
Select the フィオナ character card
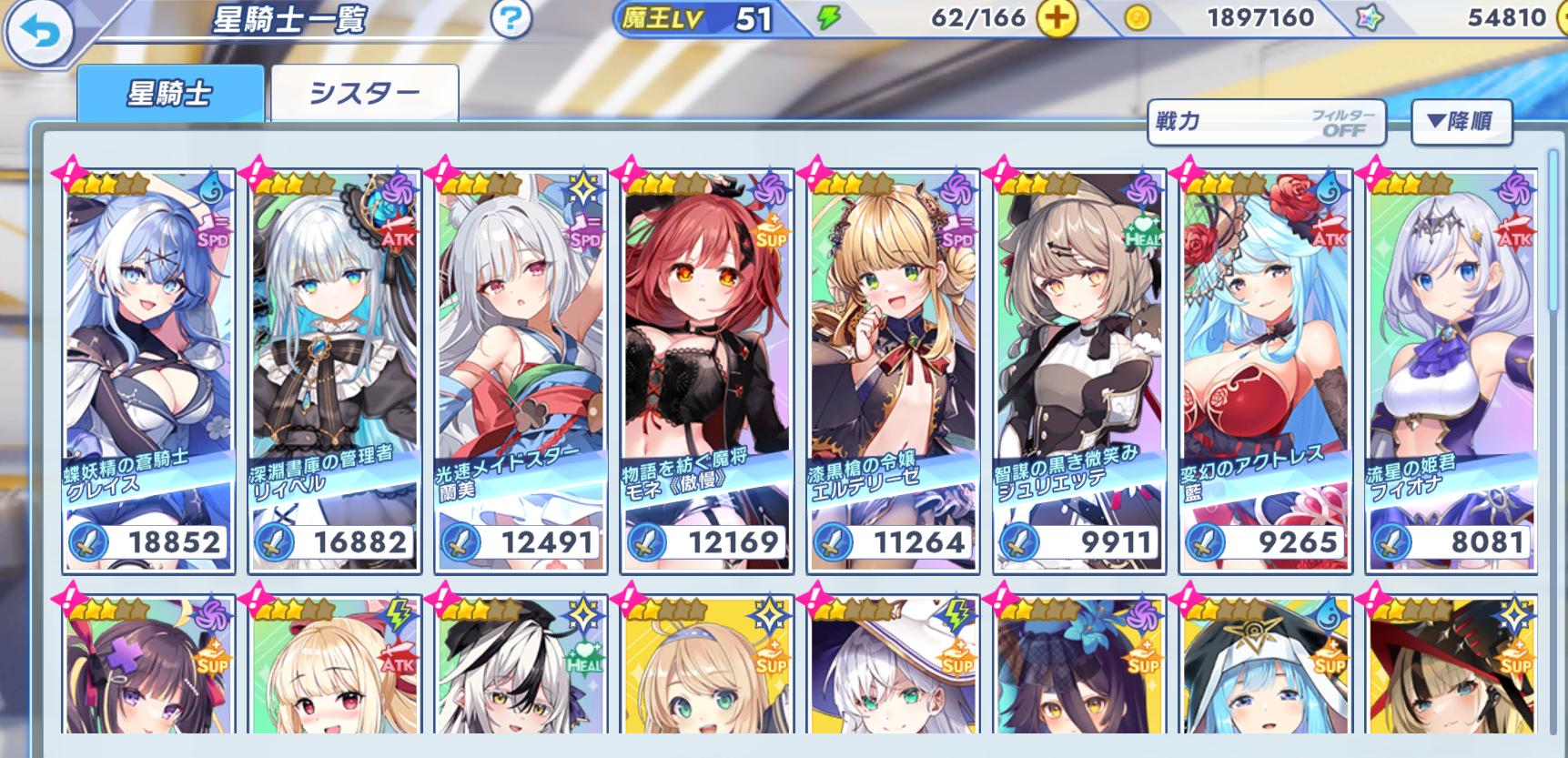point(1452,371)
